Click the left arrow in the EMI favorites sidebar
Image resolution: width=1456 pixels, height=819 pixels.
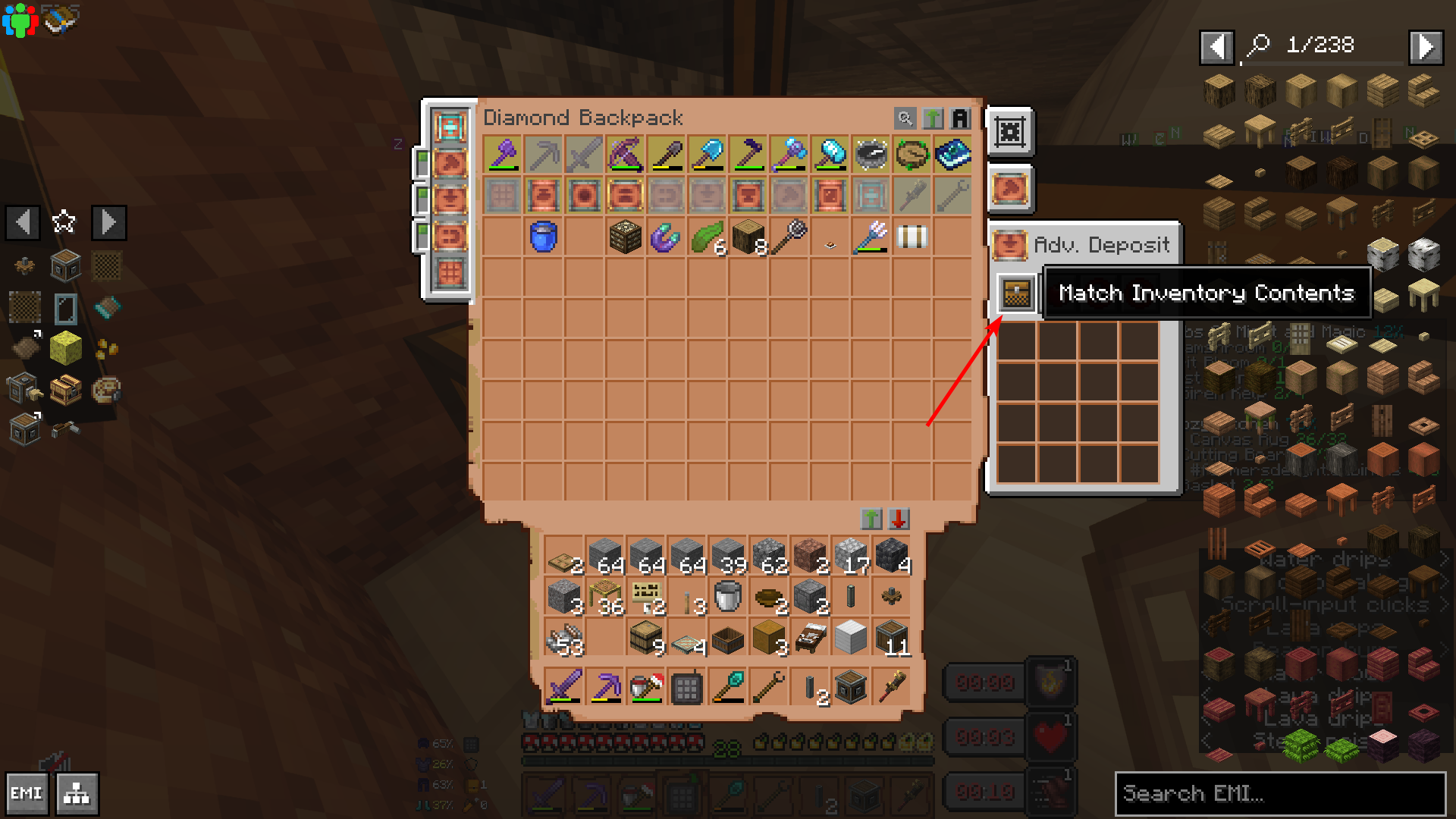coord(22,221)
